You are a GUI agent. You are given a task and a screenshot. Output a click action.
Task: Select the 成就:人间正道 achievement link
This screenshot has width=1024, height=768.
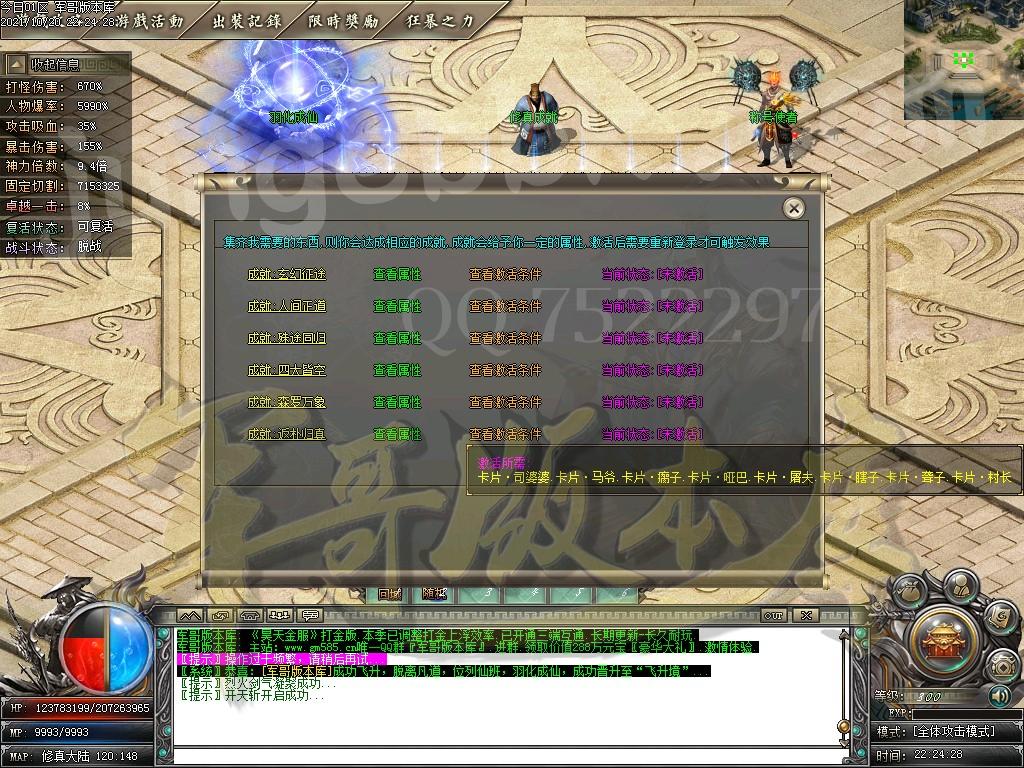[287, 306]
